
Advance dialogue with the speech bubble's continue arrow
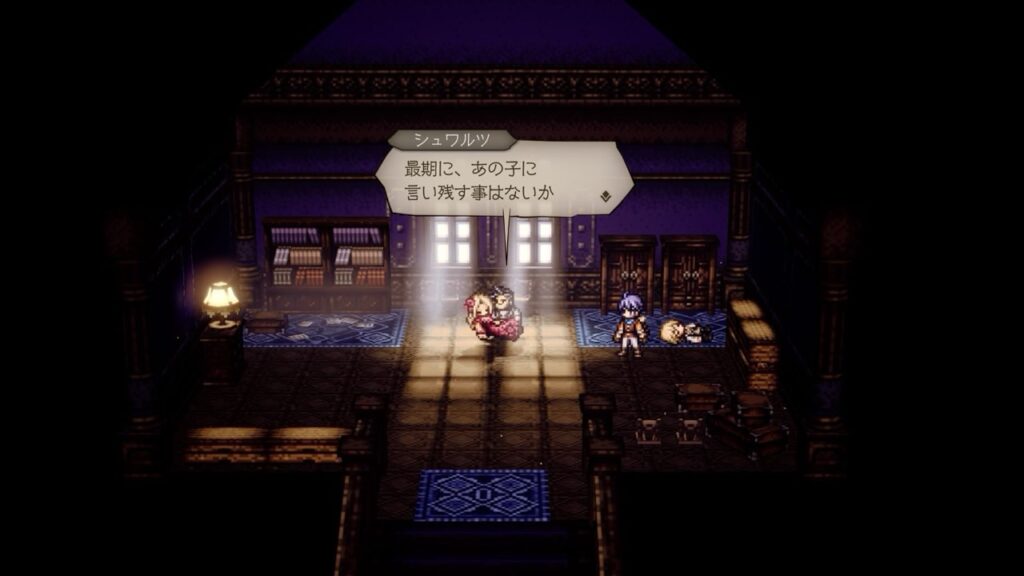point(605,196)
